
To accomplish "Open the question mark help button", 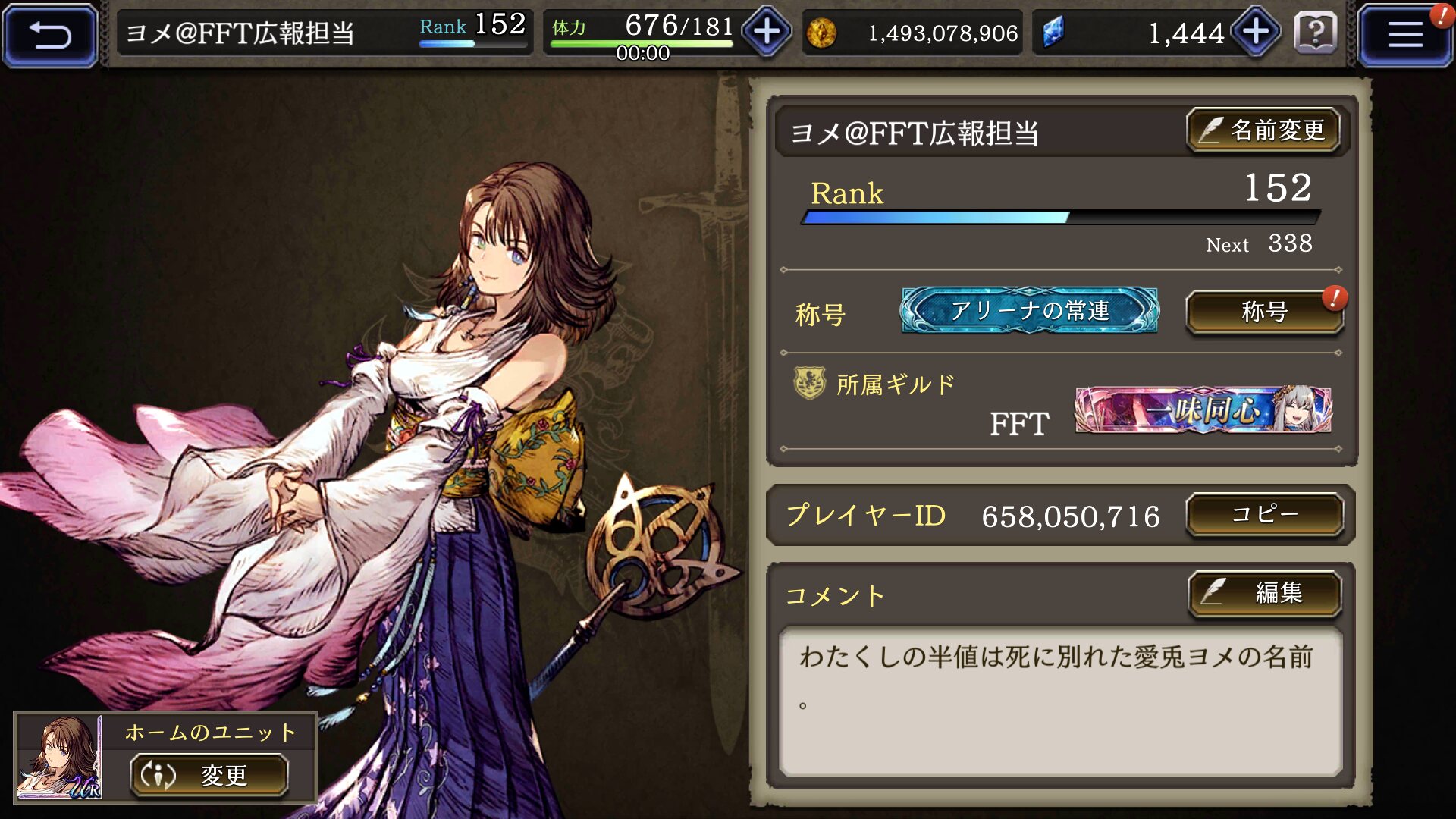I will 1315,33.
